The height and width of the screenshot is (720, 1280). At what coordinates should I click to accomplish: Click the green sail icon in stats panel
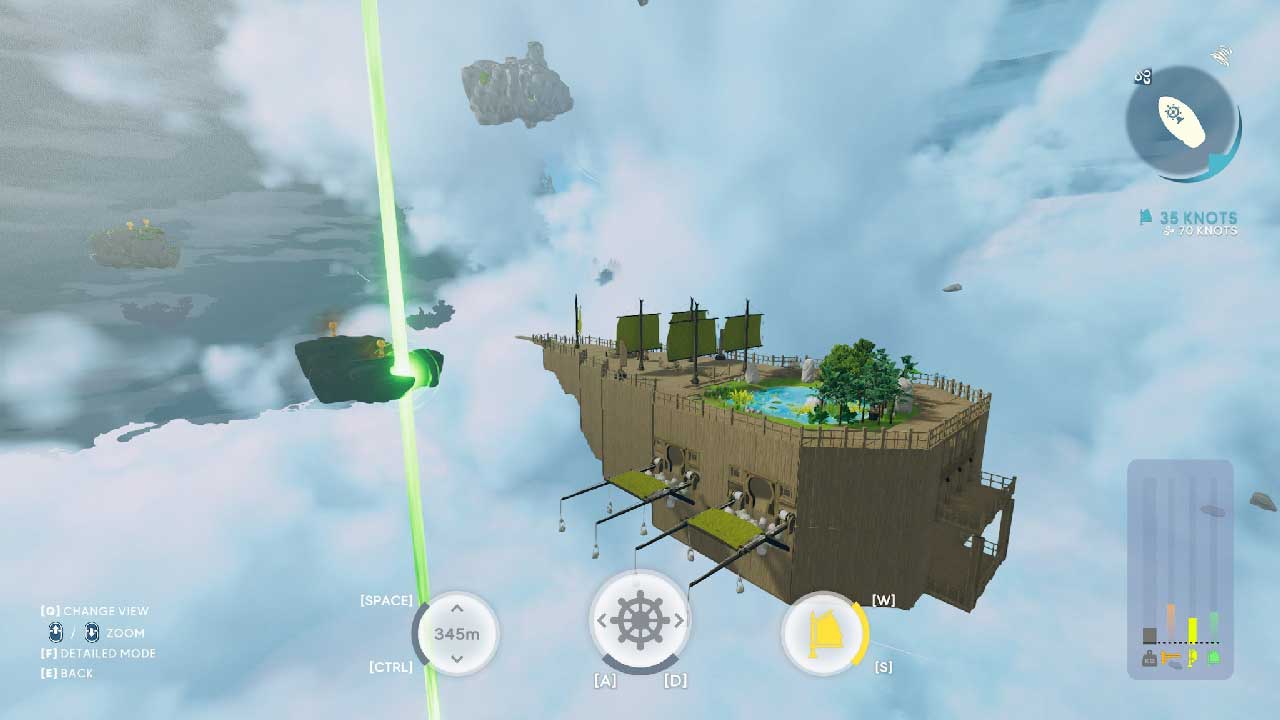(1214, 658)
